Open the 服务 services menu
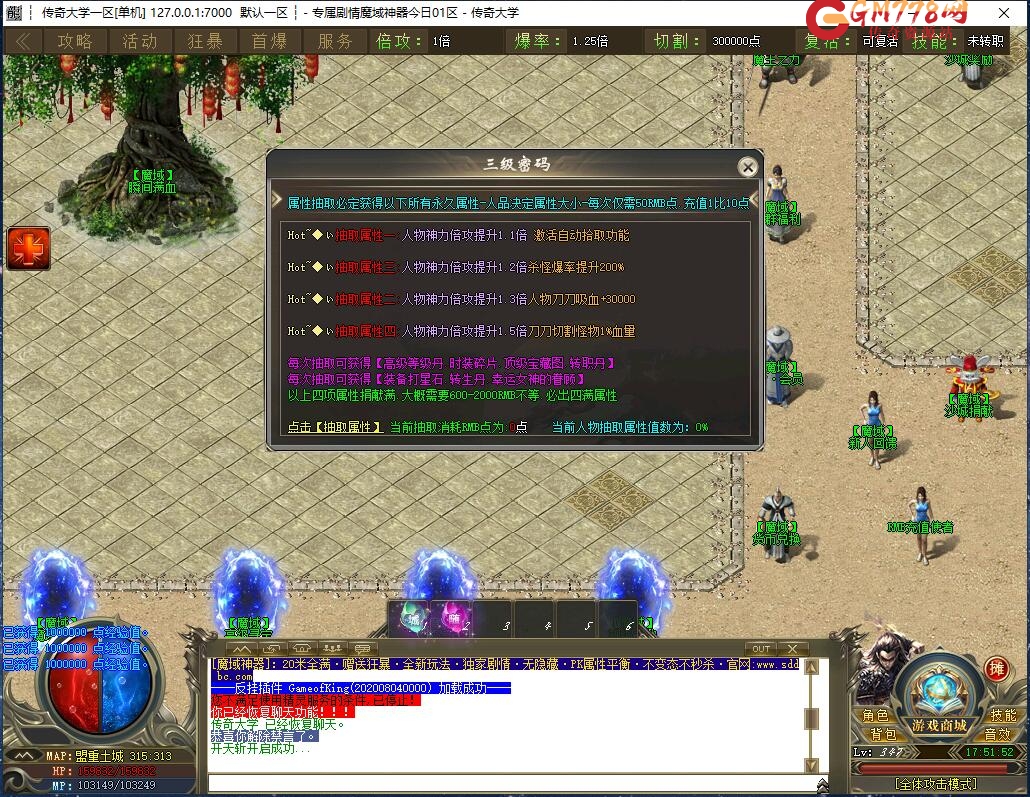 click(x=335, y=41)
